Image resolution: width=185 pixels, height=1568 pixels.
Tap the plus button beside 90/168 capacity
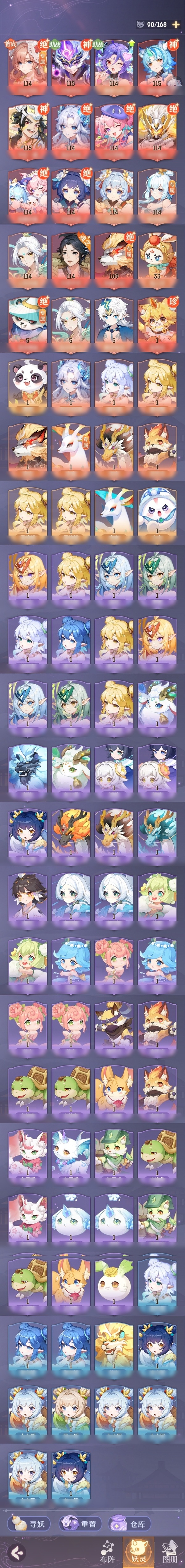[x=176, y=24]
